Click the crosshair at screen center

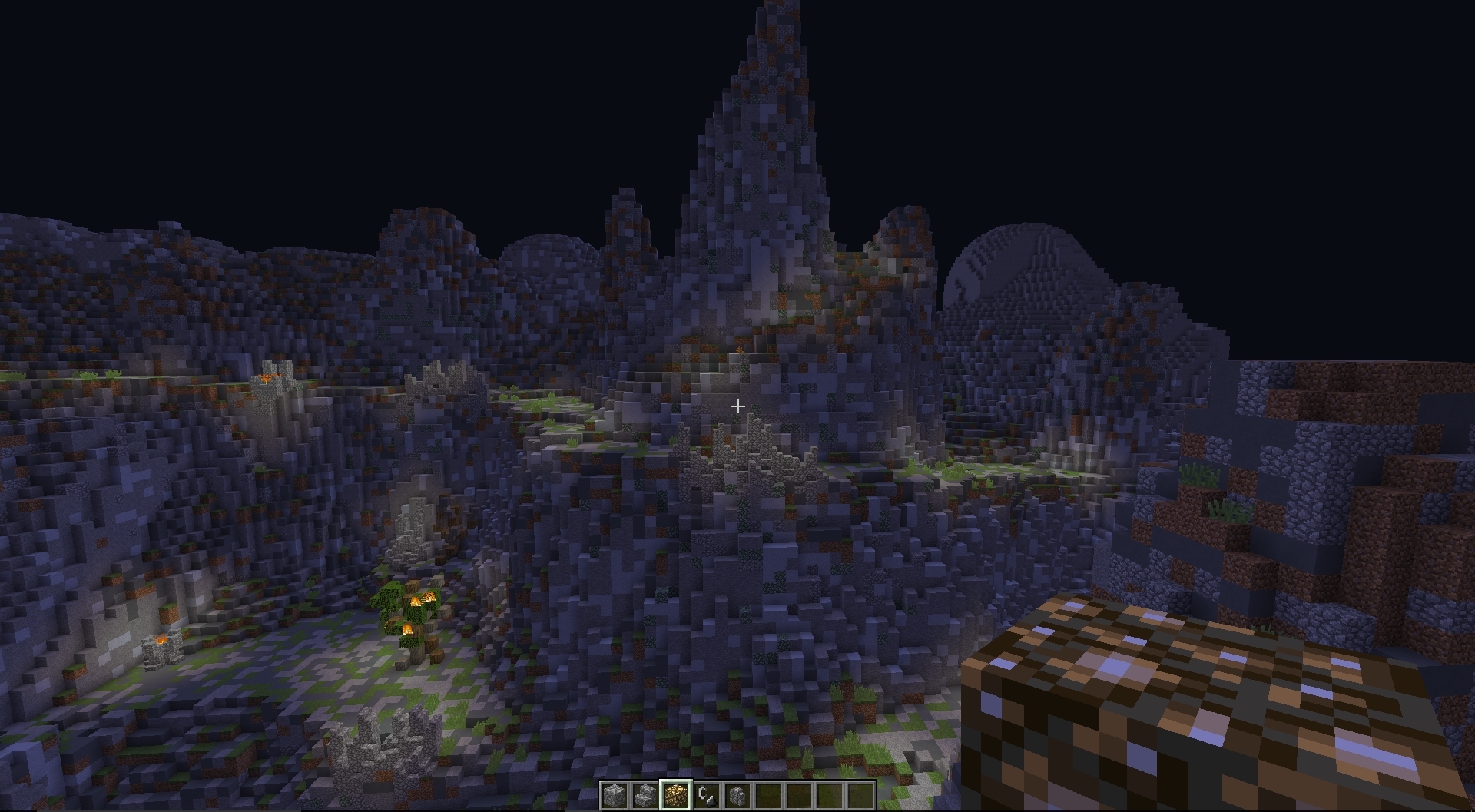[x=737, y=405]
